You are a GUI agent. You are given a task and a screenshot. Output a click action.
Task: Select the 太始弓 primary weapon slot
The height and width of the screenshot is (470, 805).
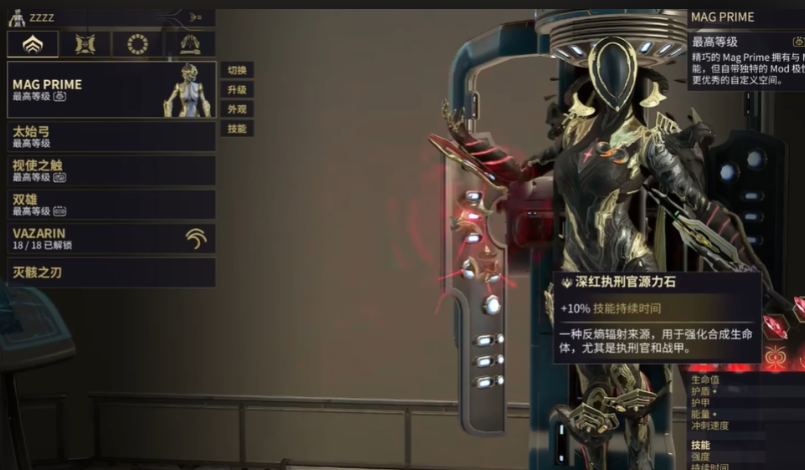tap(111, 137)
